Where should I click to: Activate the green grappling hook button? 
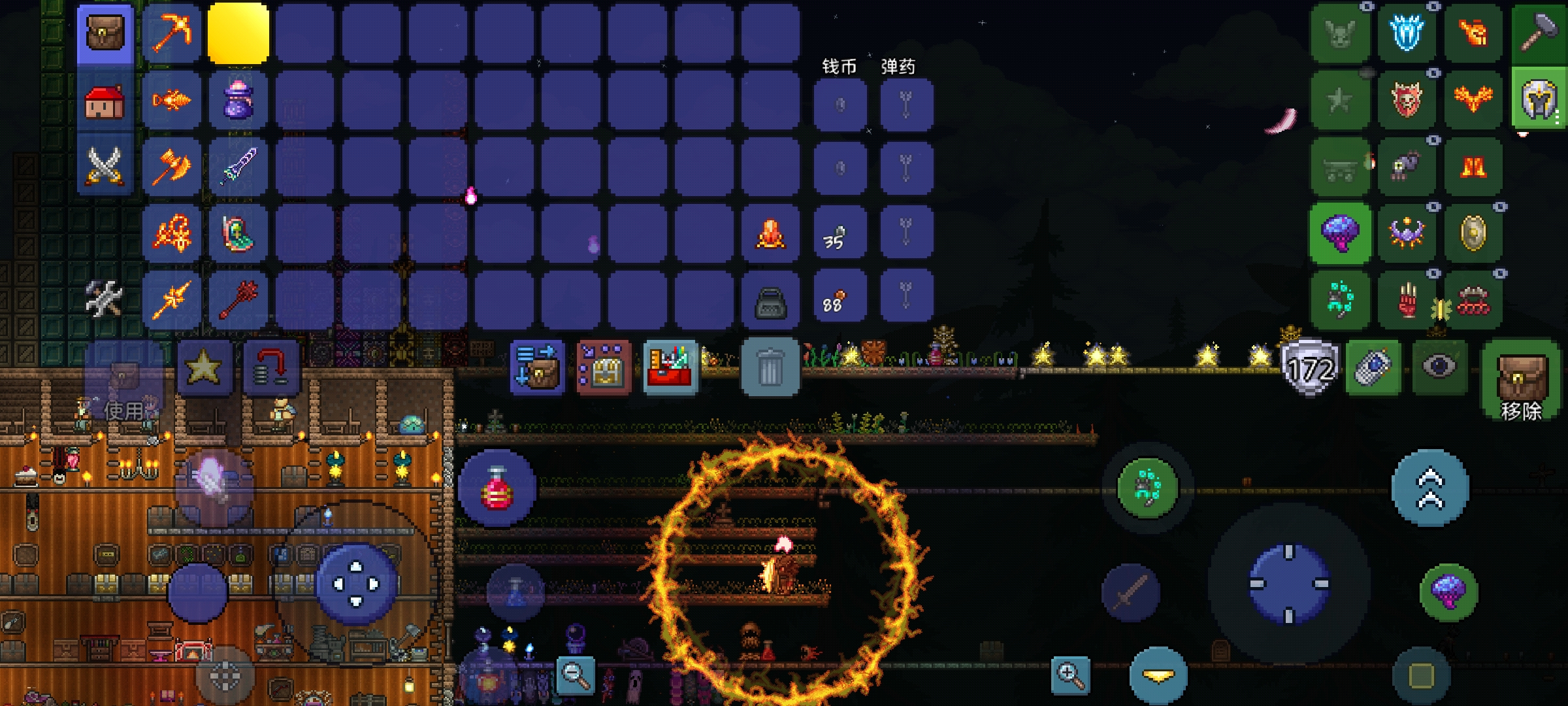coord(1147,488)
